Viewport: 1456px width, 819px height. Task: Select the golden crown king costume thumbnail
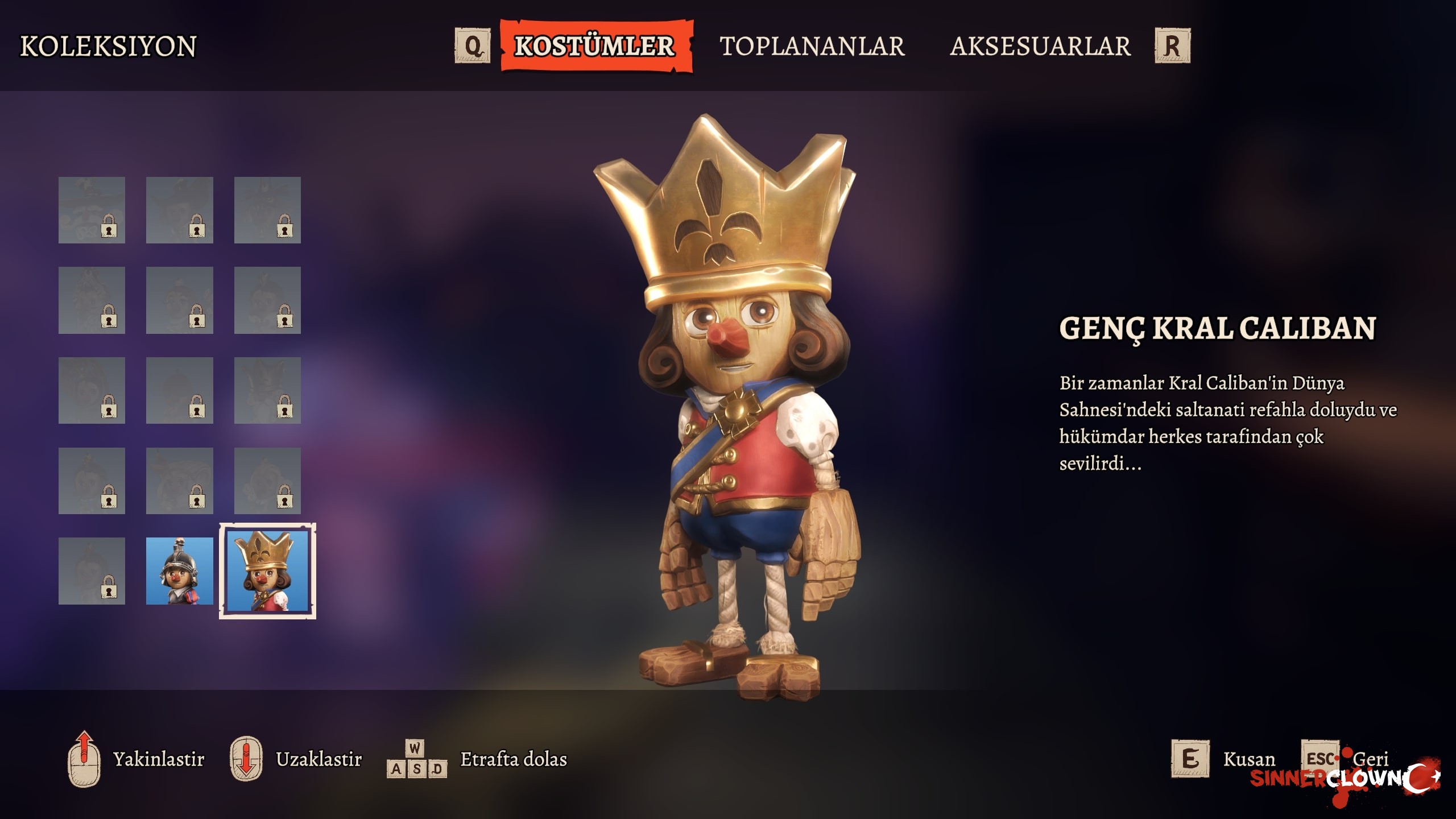(267, 571)
